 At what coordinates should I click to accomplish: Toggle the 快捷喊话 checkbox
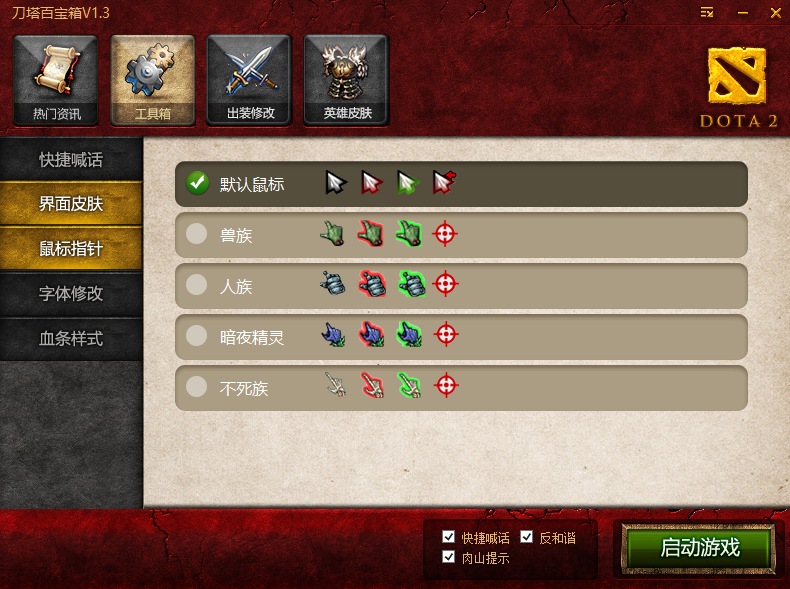point(448,538)
